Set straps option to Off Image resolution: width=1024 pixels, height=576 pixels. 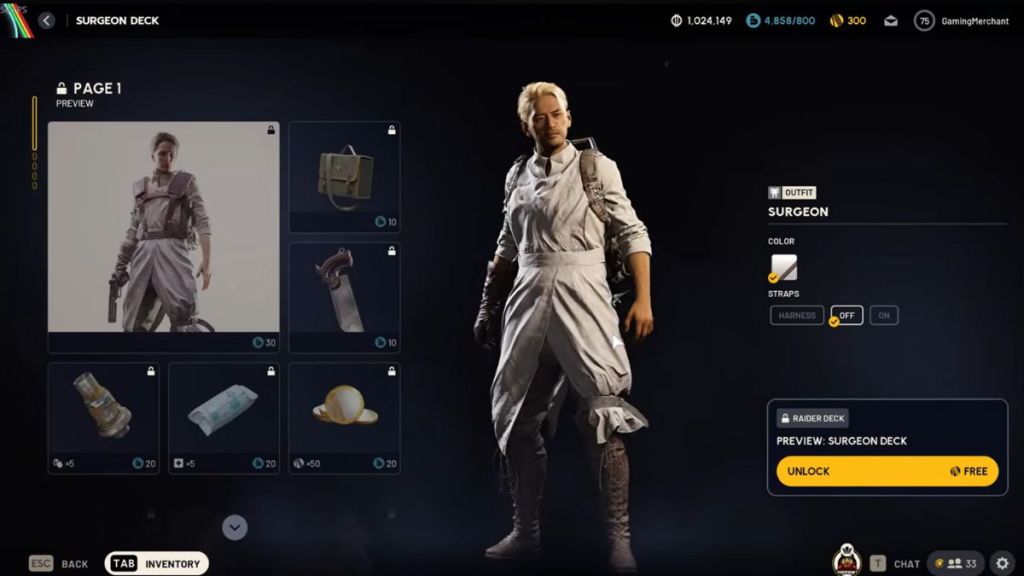(x=846, y=316)
